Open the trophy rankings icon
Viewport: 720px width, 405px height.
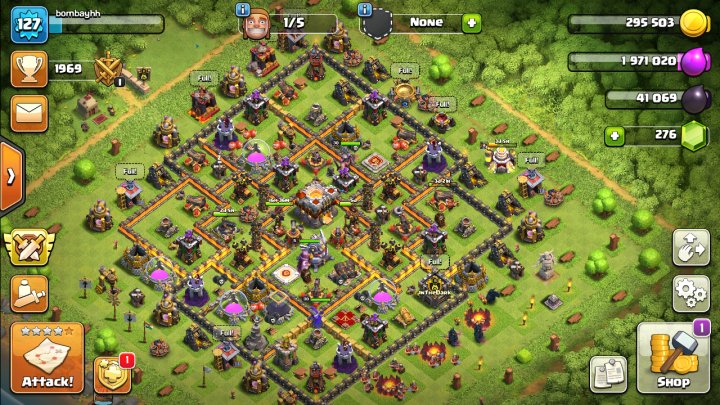(28, 68)
